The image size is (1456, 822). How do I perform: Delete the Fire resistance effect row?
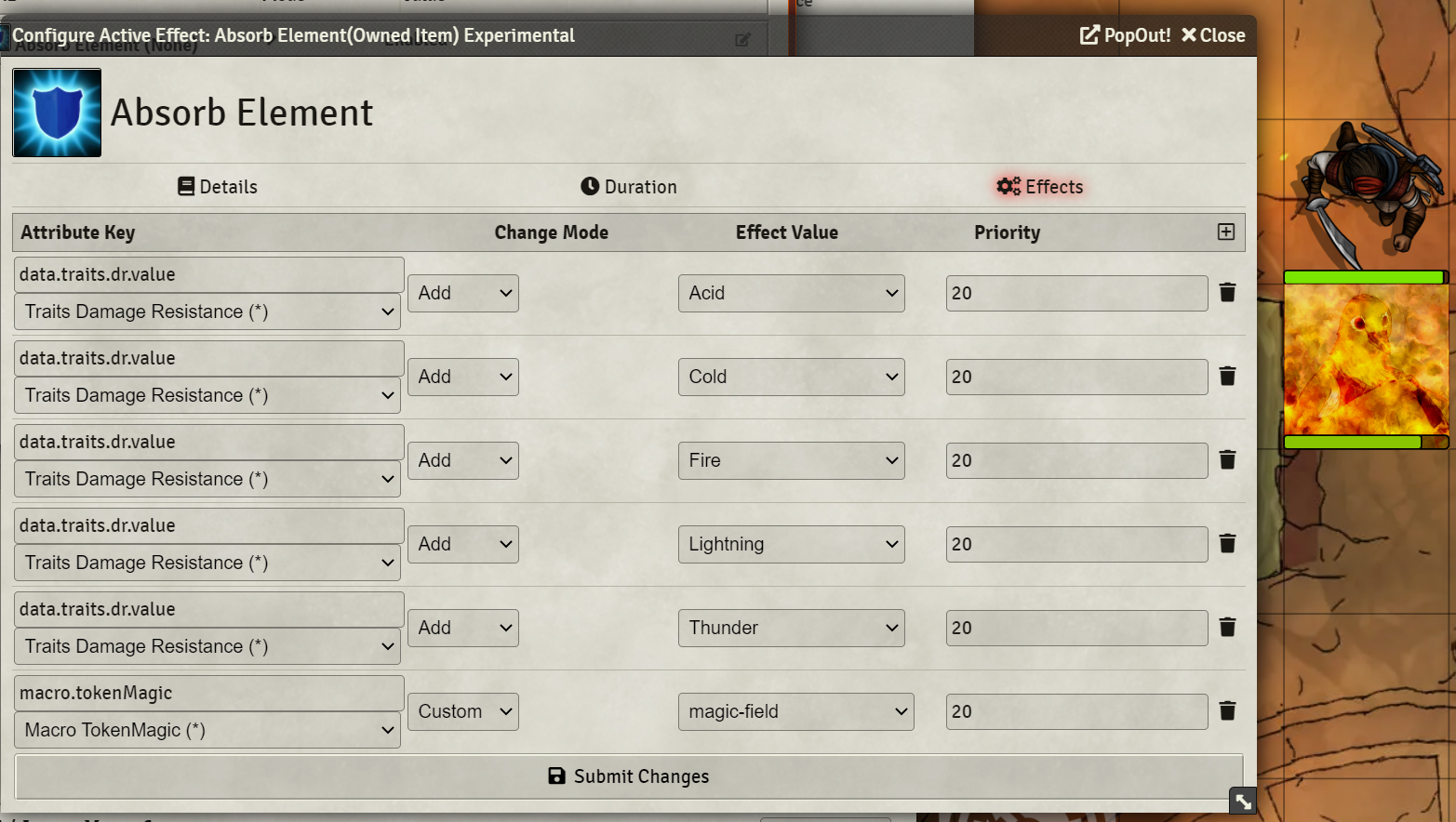(1227, 459)
